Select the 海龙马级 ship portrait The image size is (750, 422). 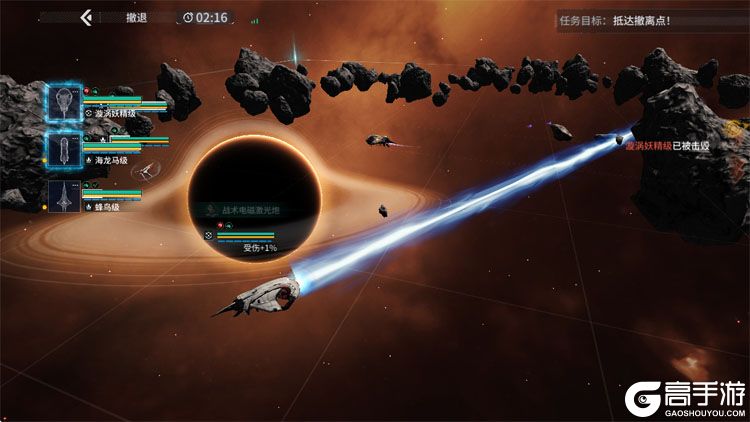coord(64,148)
